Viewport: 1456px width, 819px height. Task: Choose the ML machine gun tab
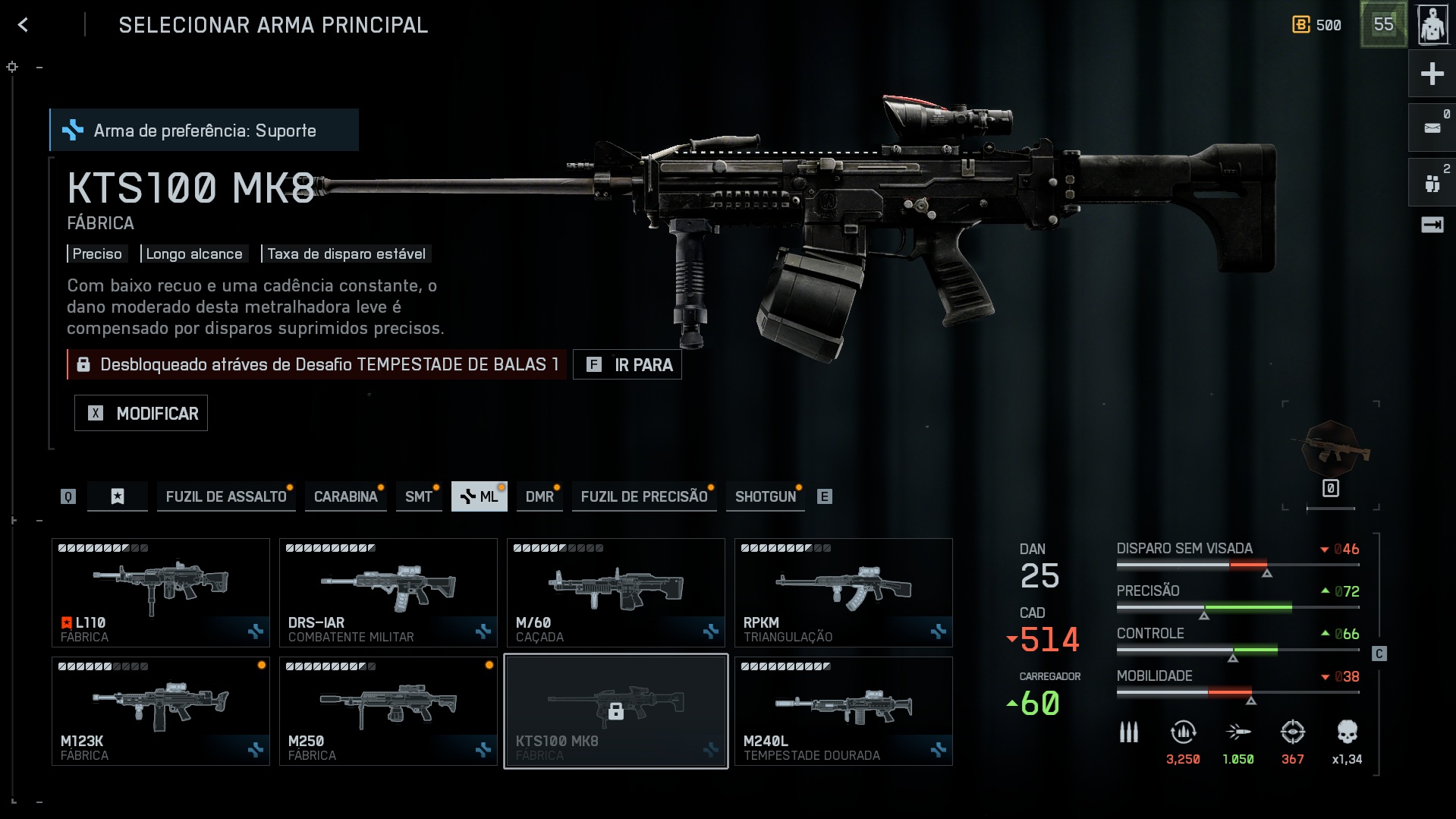(479, 496)
